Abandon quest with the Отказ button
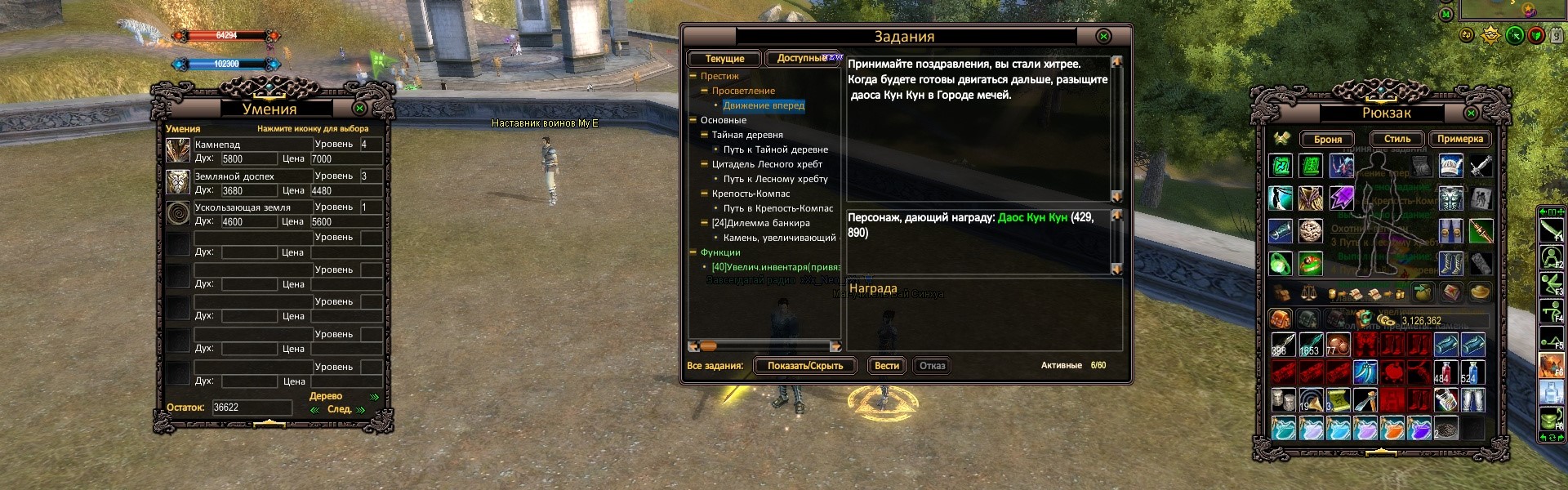Viewport: 1568px width, 490px height. click(932, 366)
